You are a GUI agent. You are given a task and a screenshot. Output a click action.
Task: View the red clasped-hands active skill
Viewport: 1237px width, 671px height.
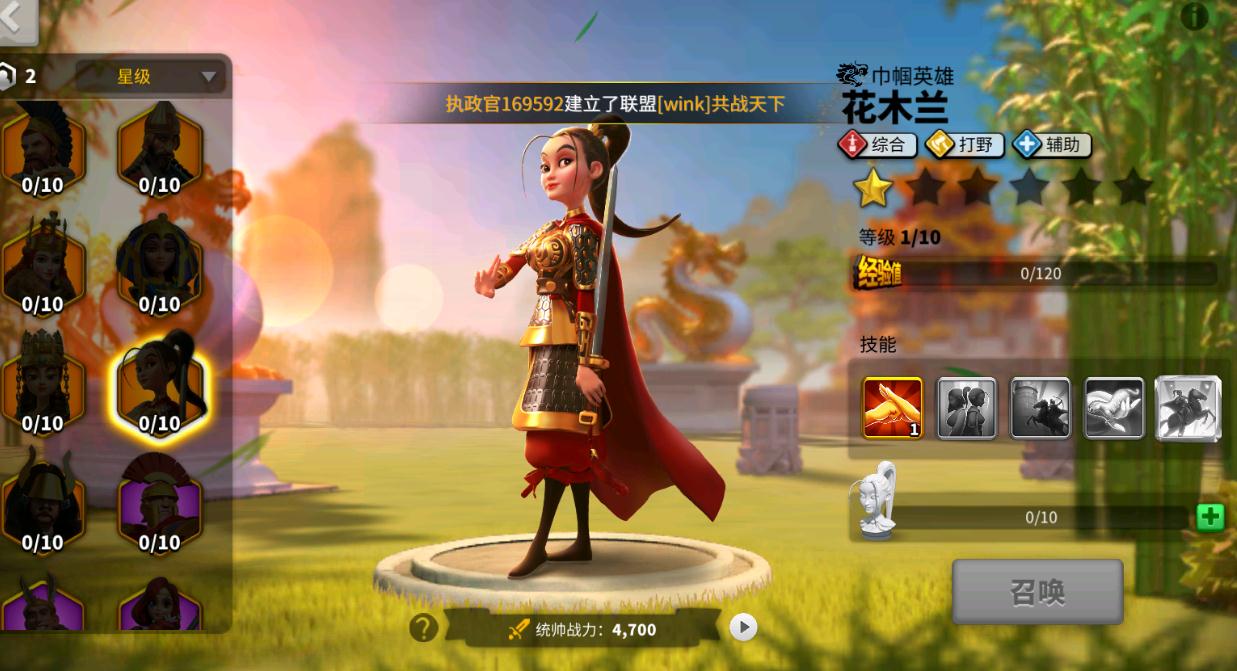pos(892,407)
